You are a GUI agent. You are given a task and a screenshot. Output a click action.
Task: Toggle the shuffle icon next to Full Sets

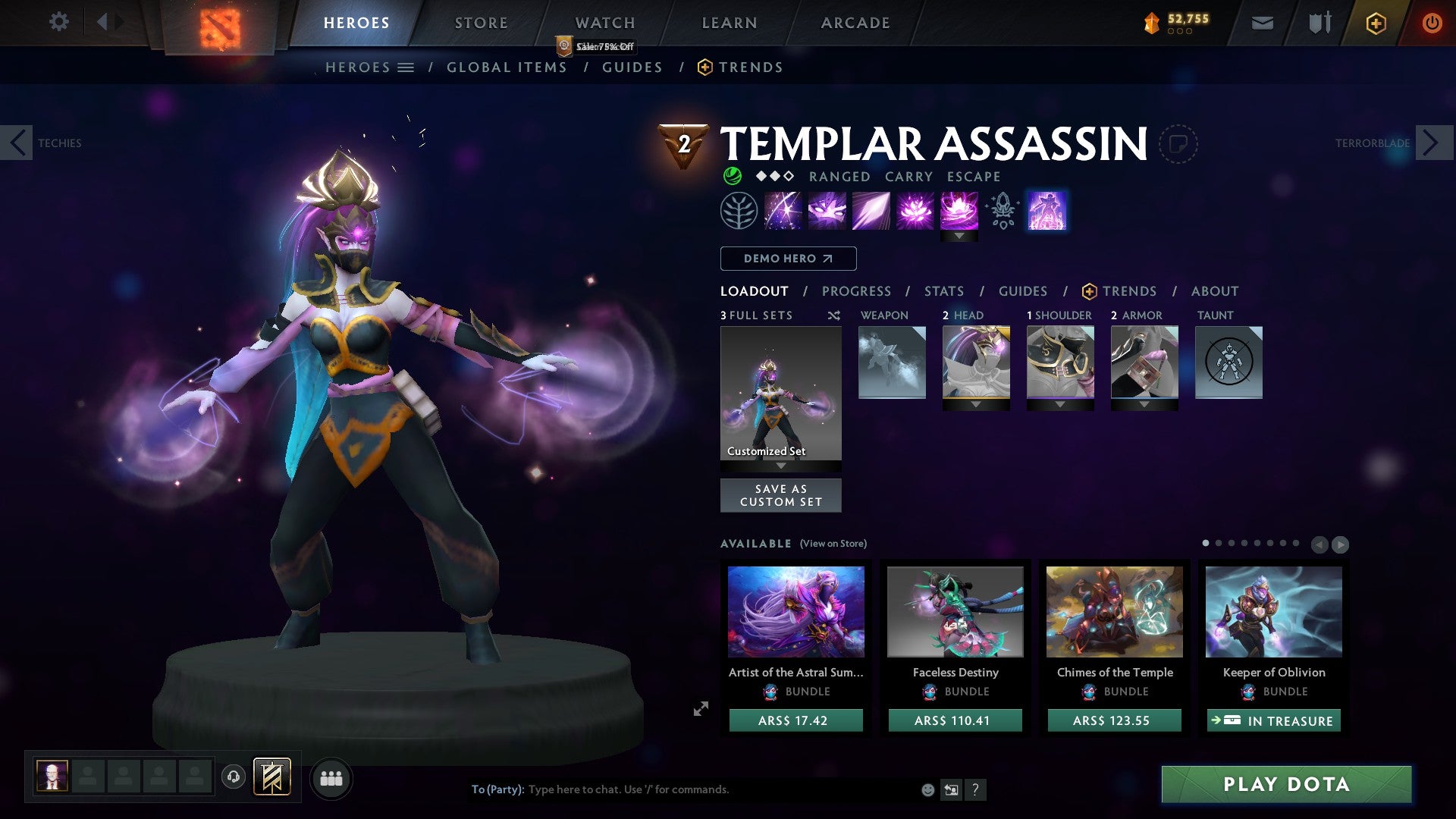click(833, 315)
